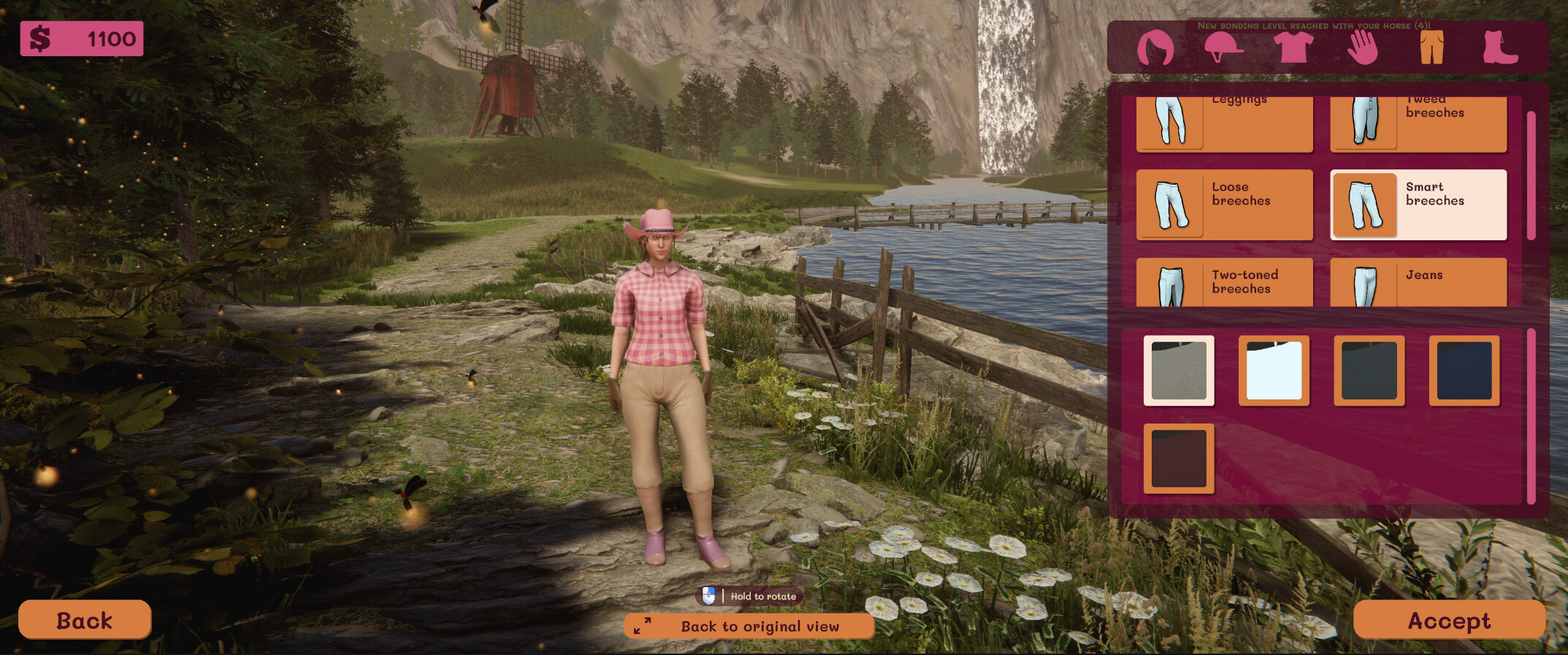Choose the dark maroon color swatch
This screenshot has width=1568, height=655.
click(1179, 460)
